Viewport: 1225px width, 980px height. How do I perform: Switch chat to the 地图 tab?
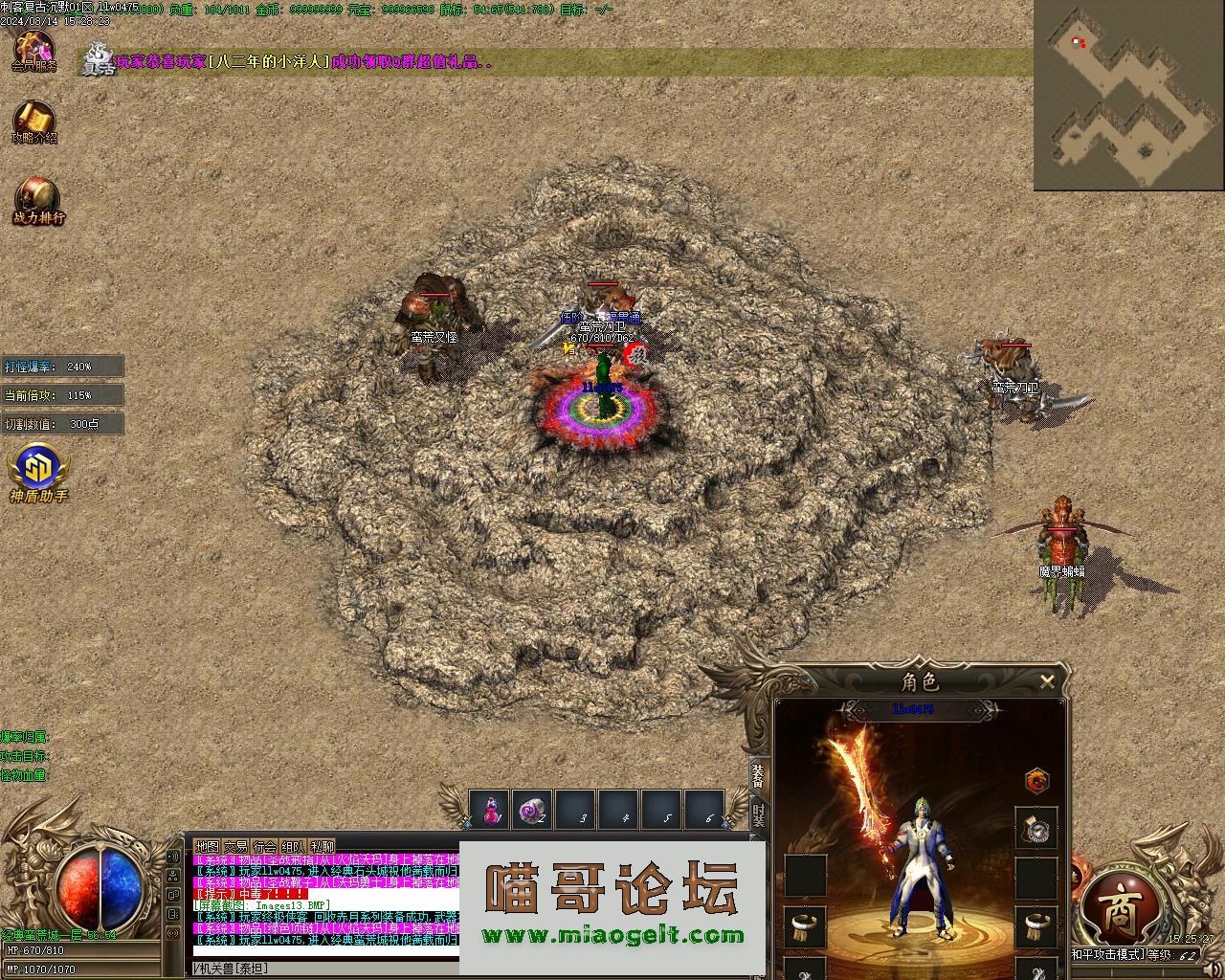pyautogui.click(x=207, y=847)
